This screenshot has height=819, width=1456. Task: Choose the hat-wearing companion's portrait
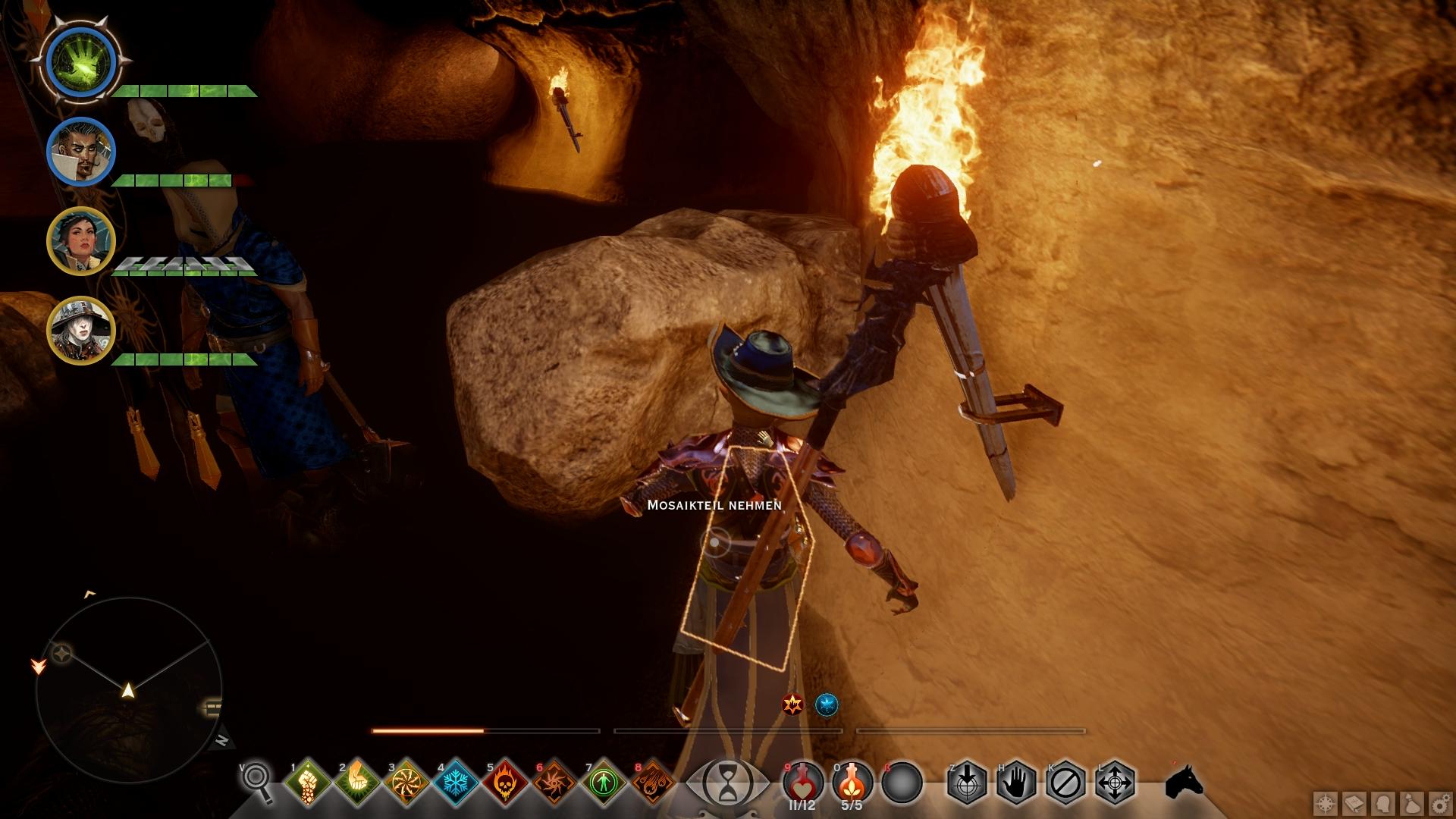point(81,331)
